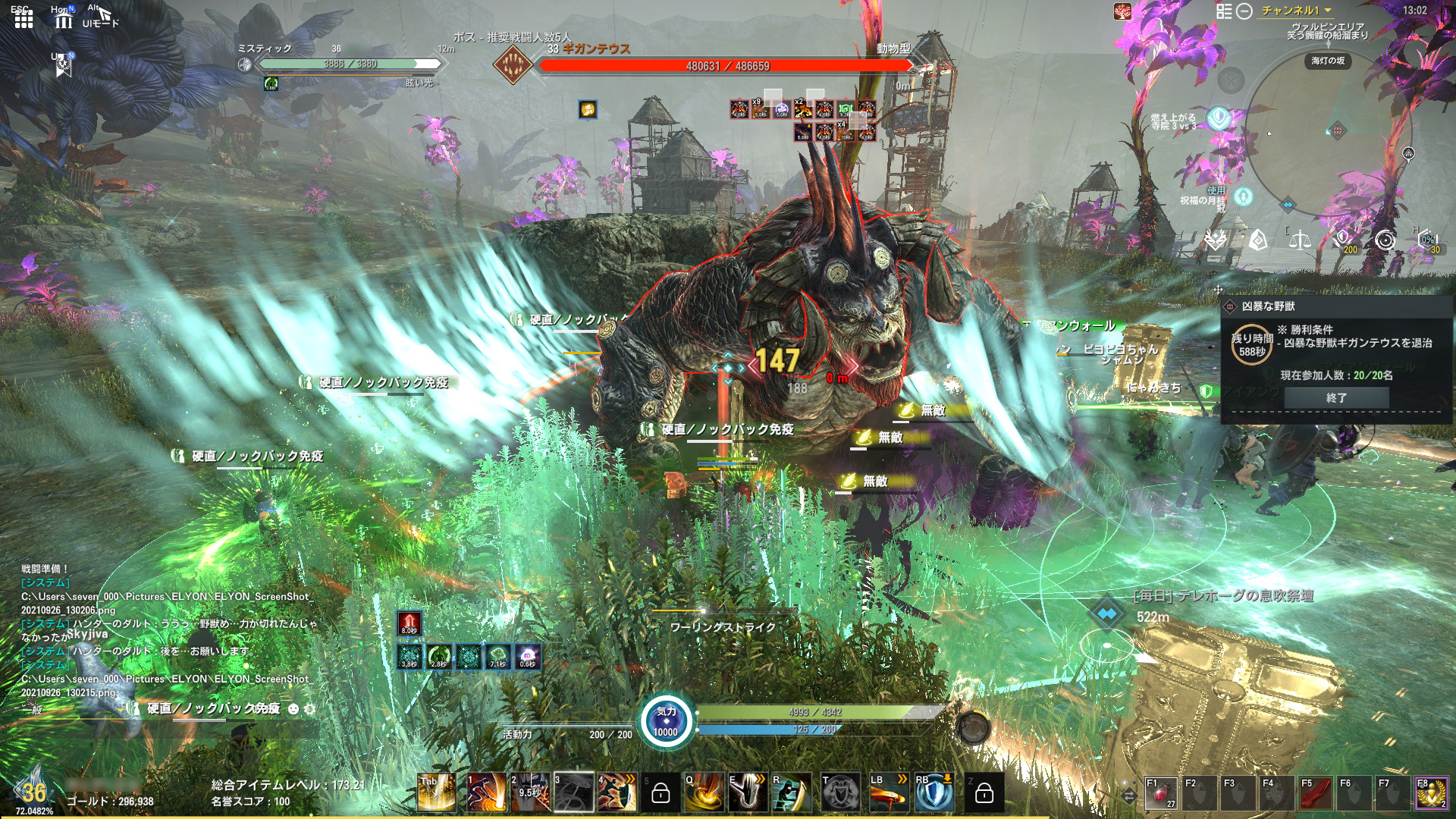Activate the shield charge skill in slot 4
The height and width of the screenshot is (819, 1456).
[617, 793]
